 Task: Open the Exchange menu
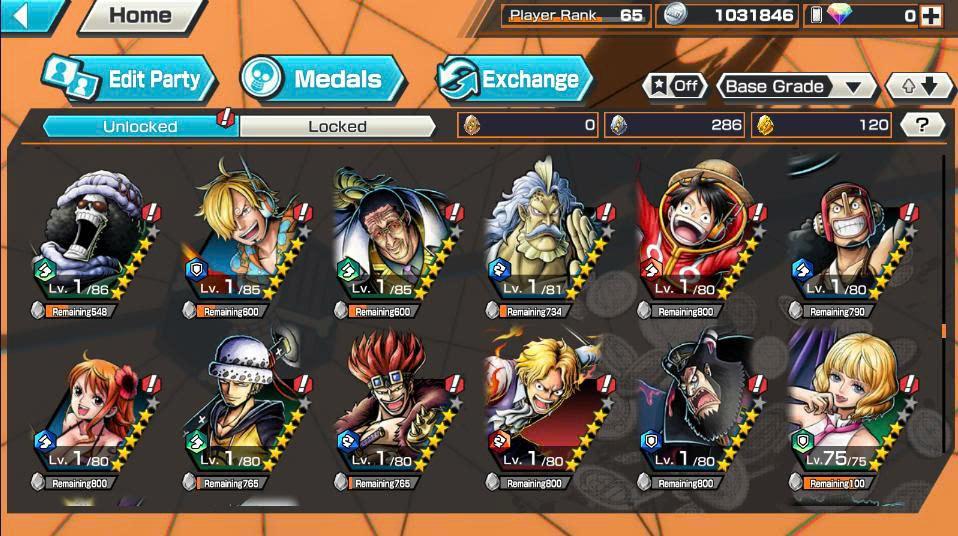coord(514,80)
